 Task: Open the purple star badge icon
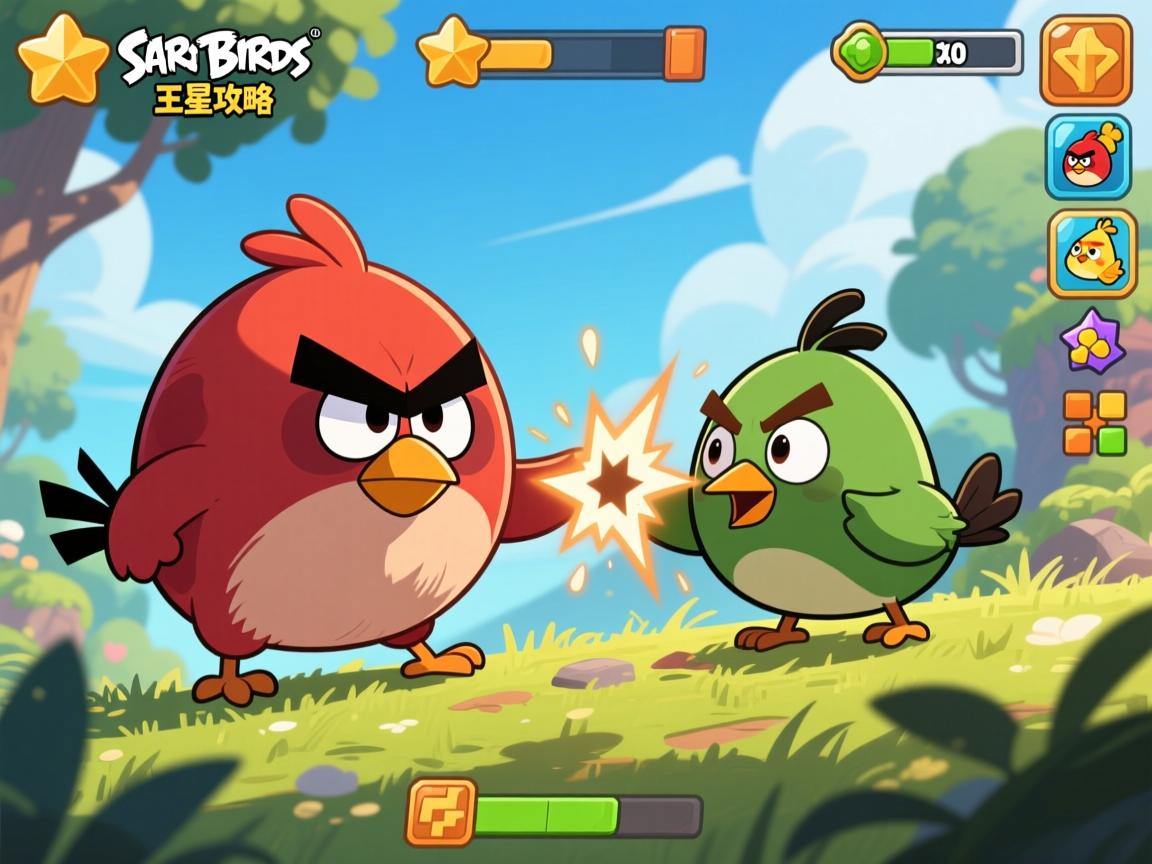tap(1093, 342)
